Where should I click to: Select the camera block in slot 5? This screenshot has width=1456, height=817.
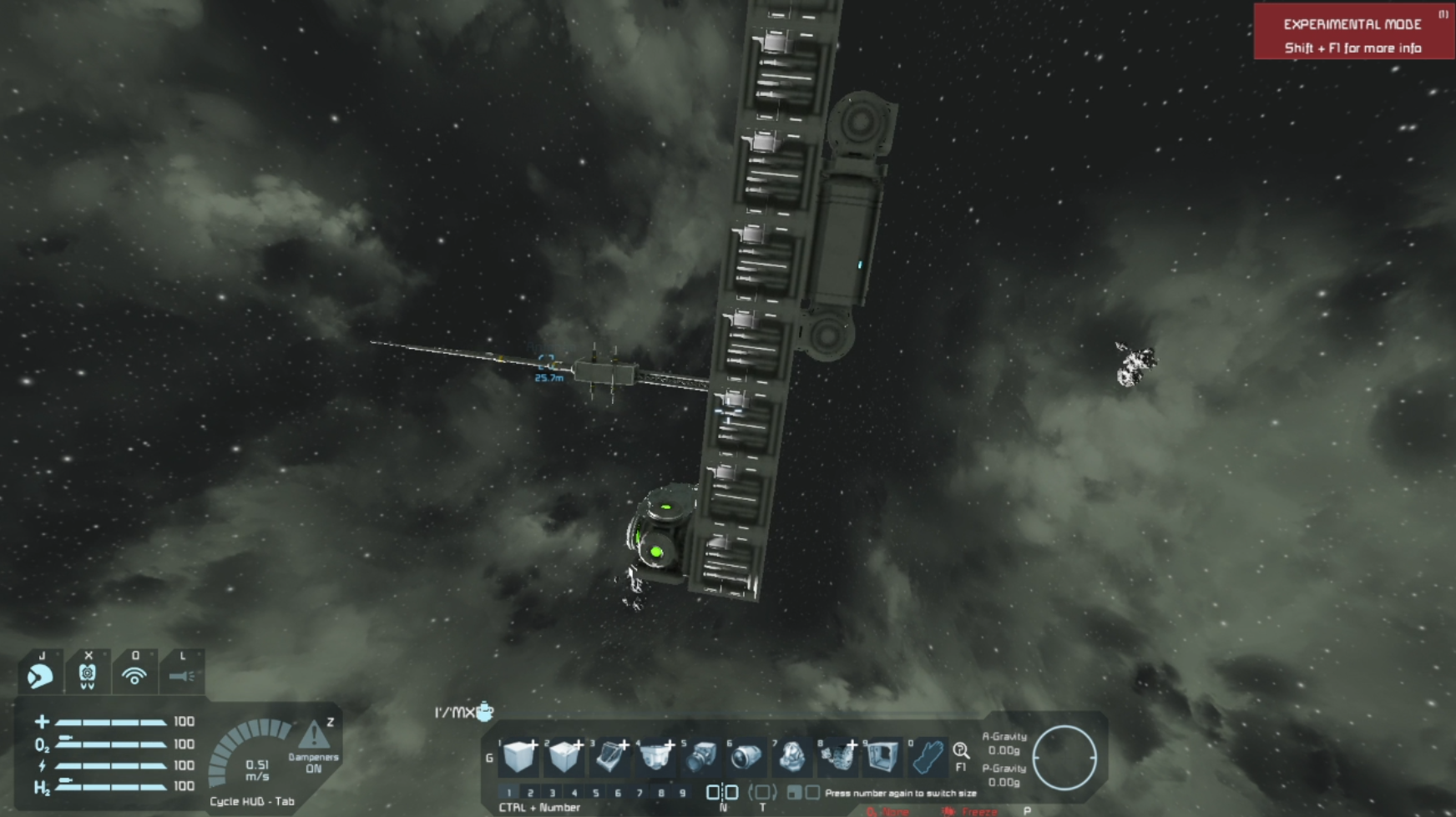701,757
